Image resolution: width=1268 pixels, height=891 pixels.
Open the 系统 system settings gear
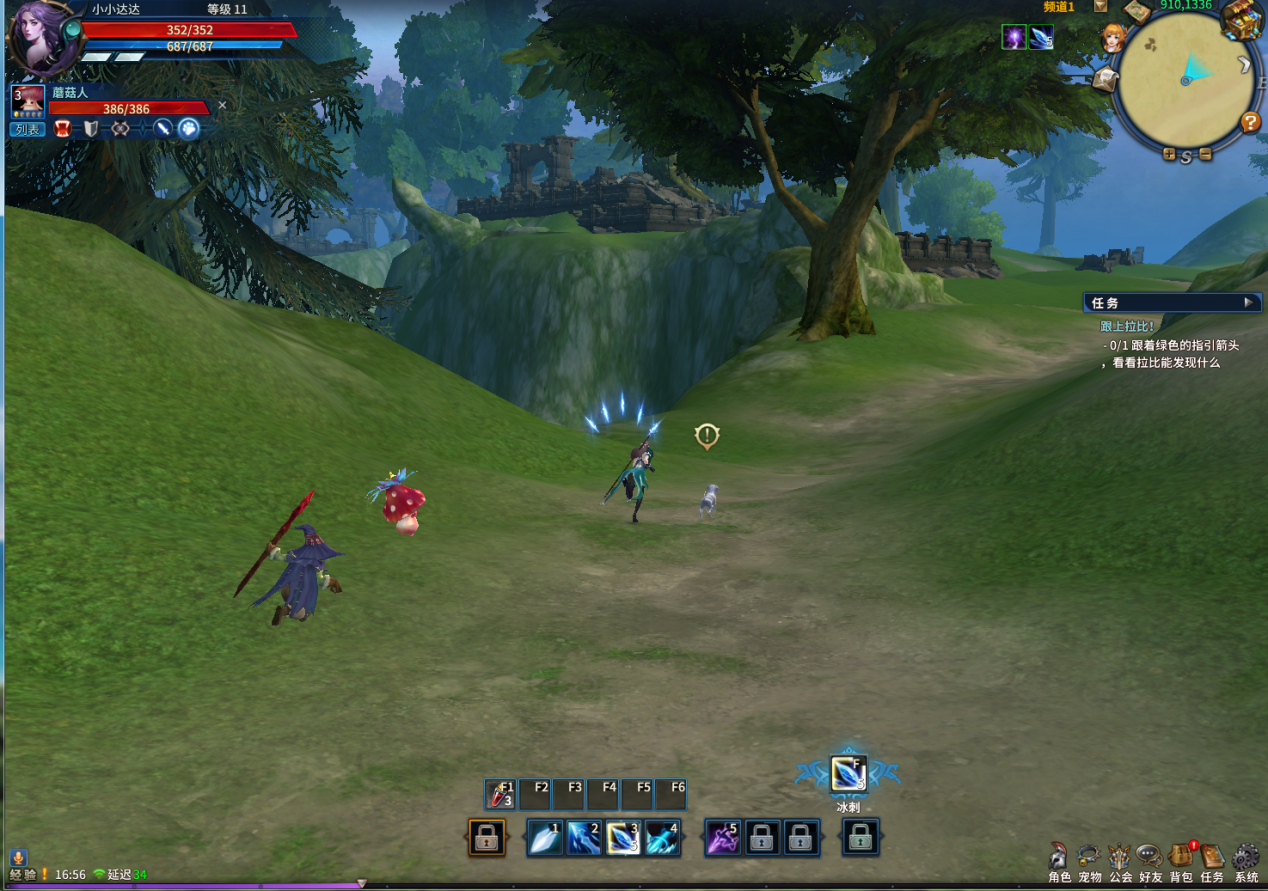[x=1245, y=858]
